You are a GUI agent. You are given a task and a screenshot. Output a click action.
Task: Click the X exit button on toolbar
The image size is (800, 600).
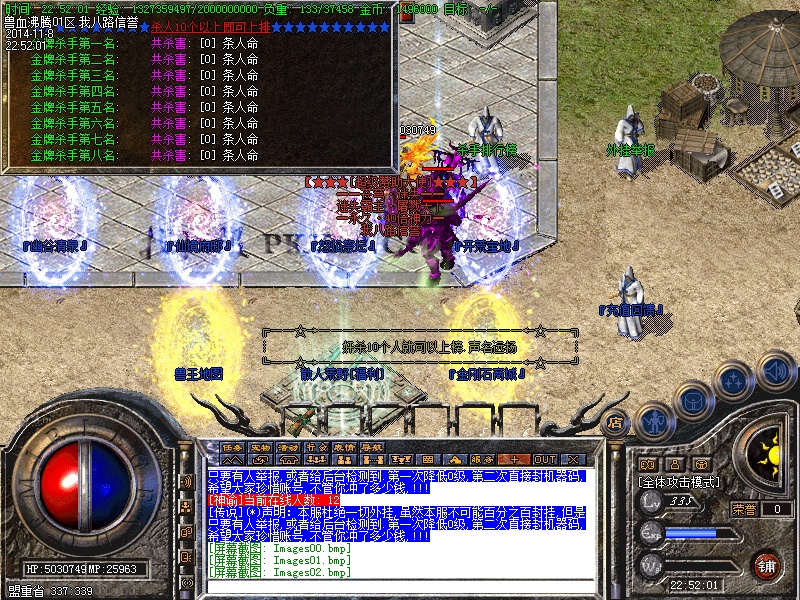(x=572, y=459)
